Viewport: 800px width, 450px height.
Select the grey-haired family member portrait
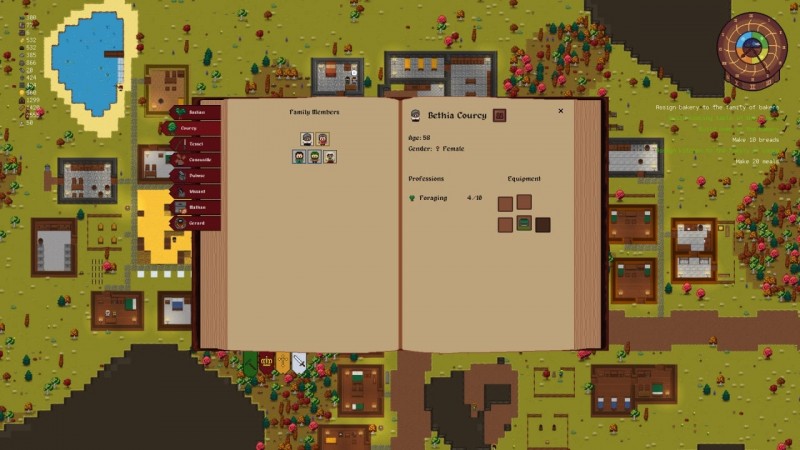click(x=307, y=139)
